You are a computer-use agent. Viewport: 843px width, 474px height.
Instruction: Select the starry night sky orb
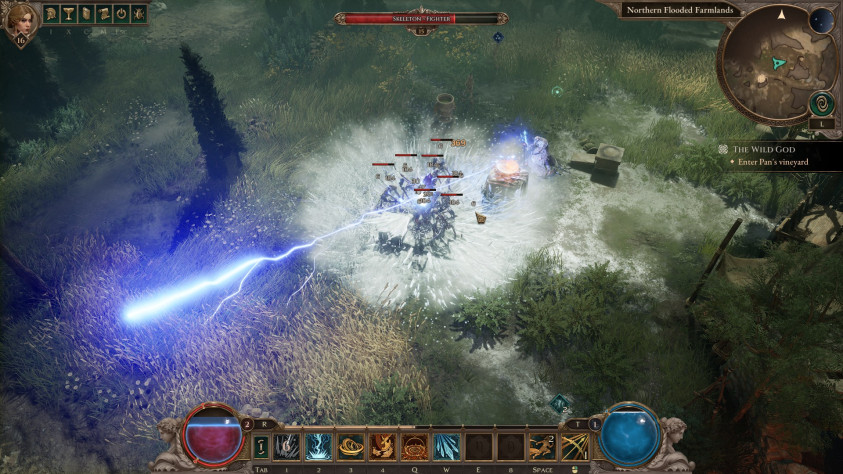coord(821,20)
